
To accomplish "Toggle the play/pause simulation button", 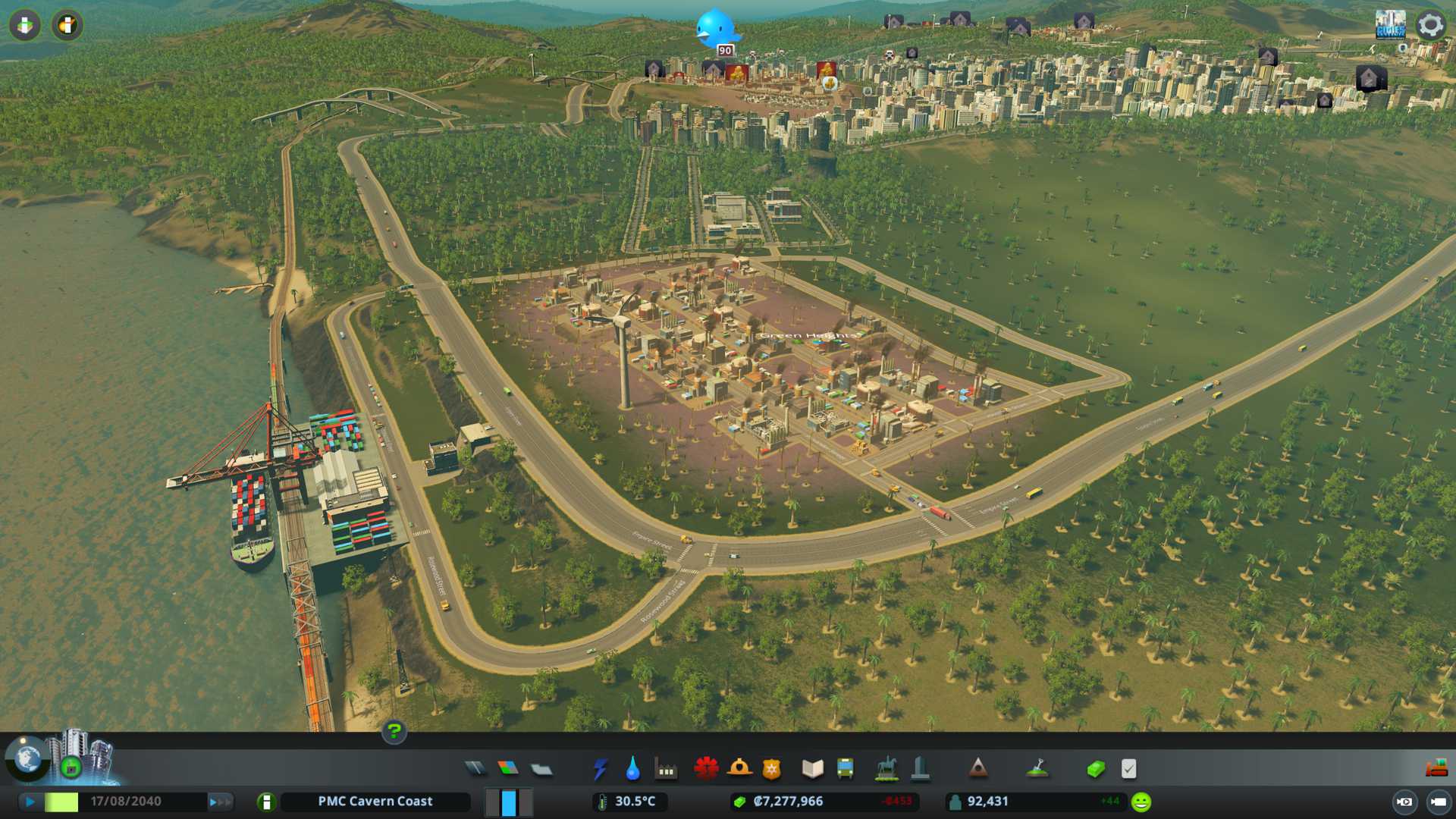I will click(x=30, y=802).
